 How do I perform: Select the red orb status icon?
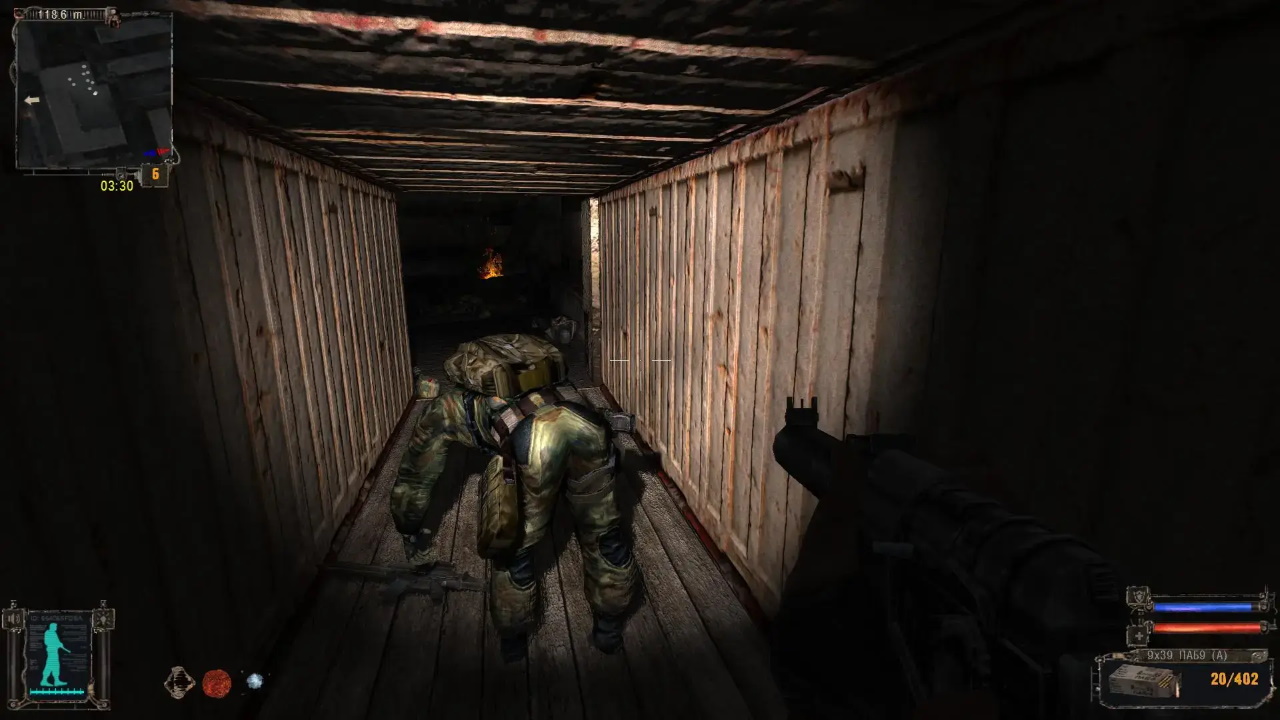(217, 683)
